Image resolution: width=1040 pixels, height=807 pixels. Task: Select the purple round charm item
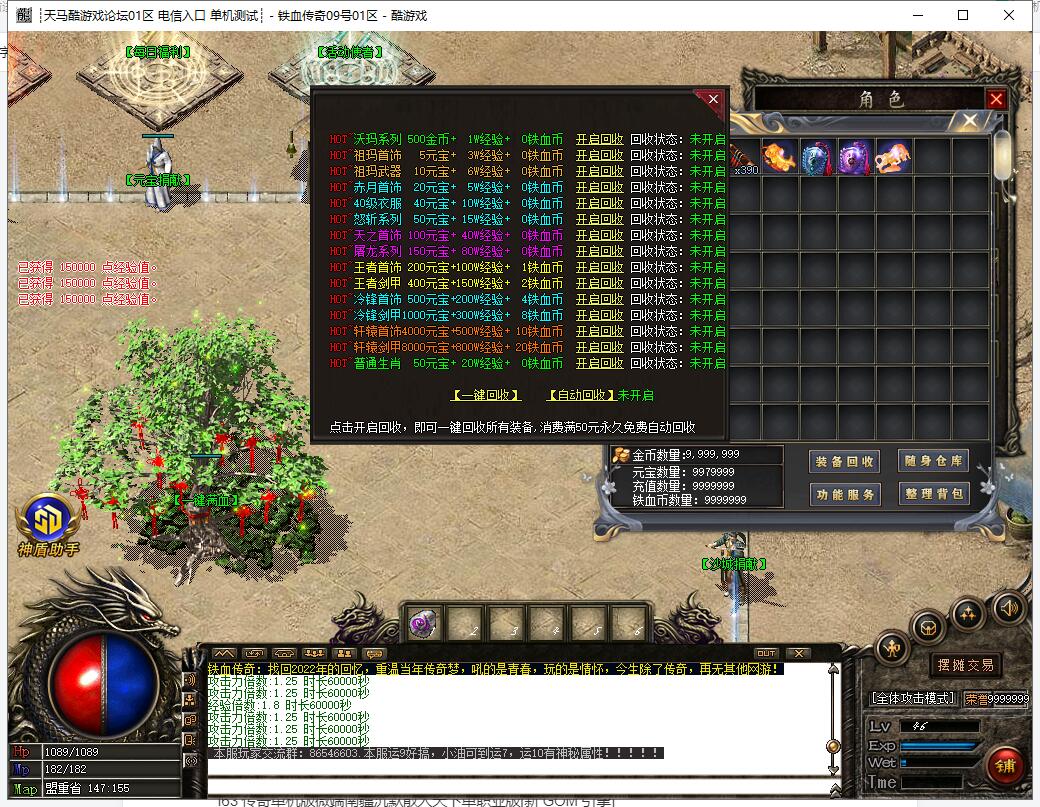[855, 157]
